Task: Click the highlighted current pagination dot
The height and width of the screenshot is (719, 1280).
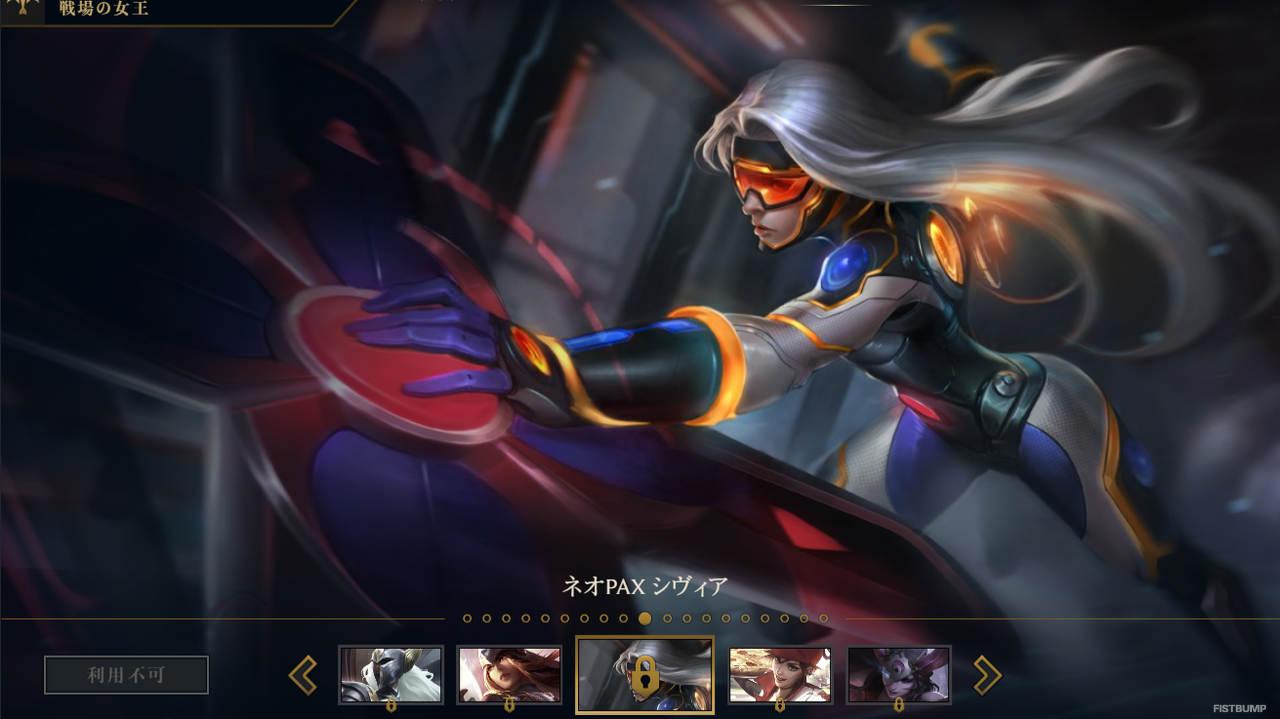Action: click(x=645, y=619)
